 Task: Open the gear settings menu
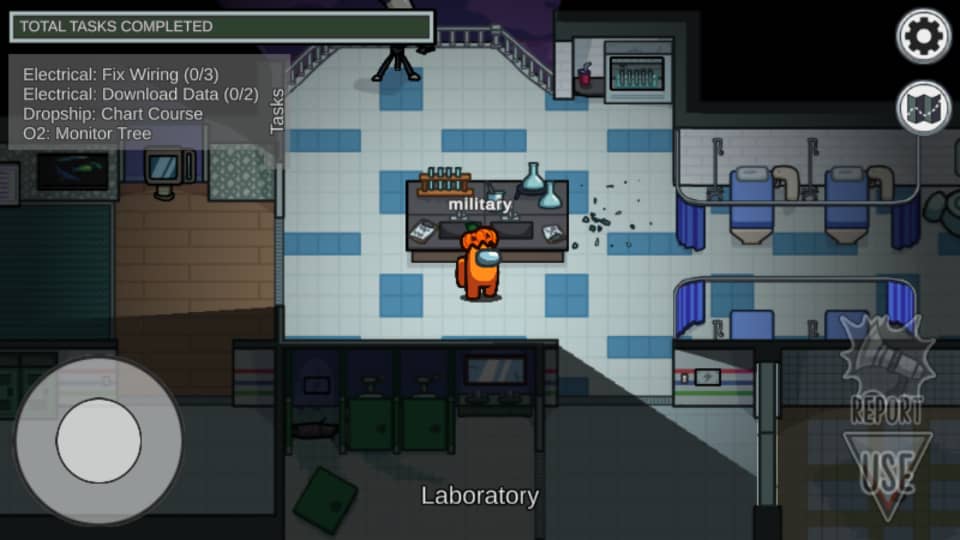tap(923, 37)
